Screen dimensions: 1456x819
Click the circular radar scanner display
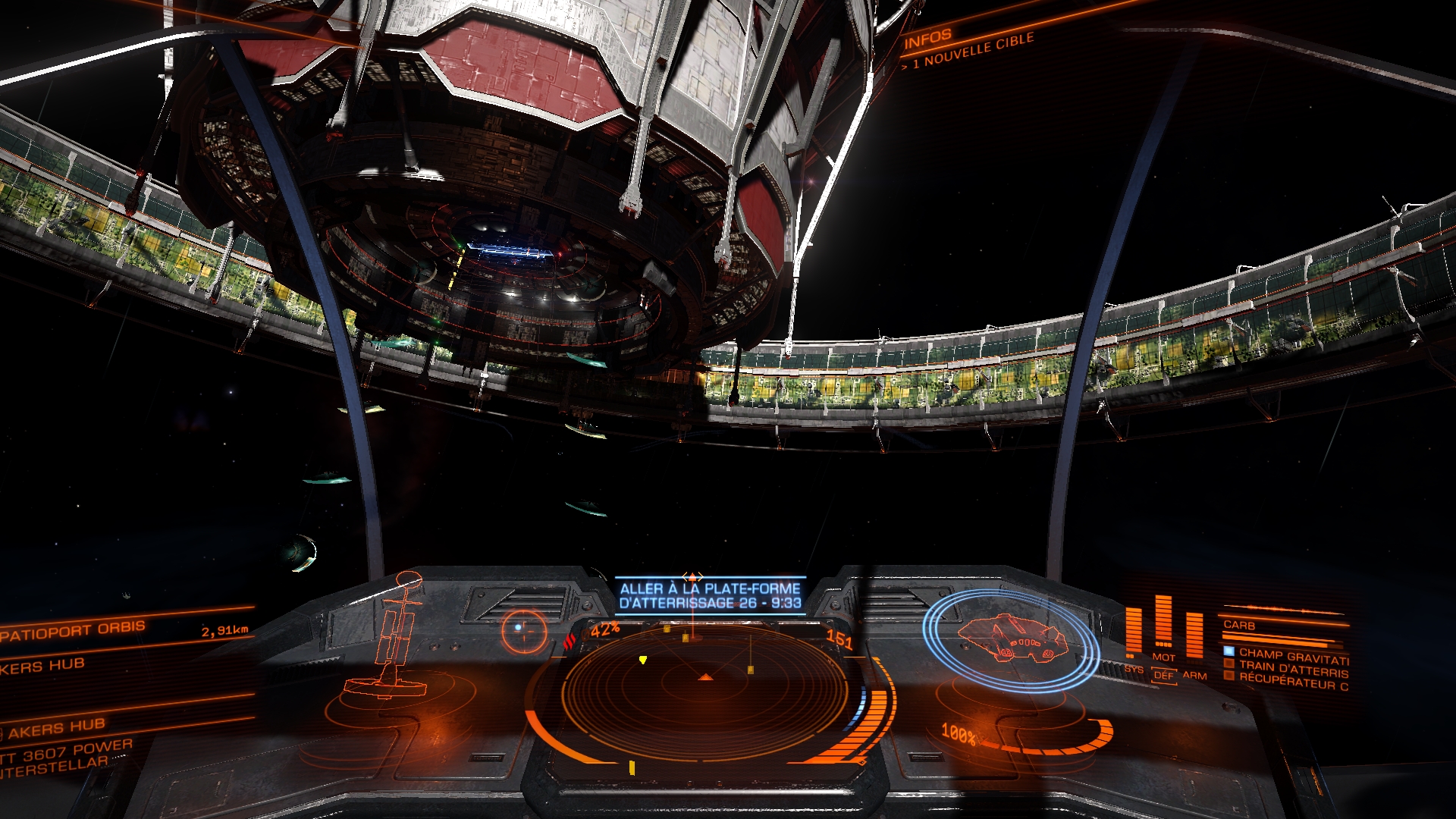click(705, 690)
